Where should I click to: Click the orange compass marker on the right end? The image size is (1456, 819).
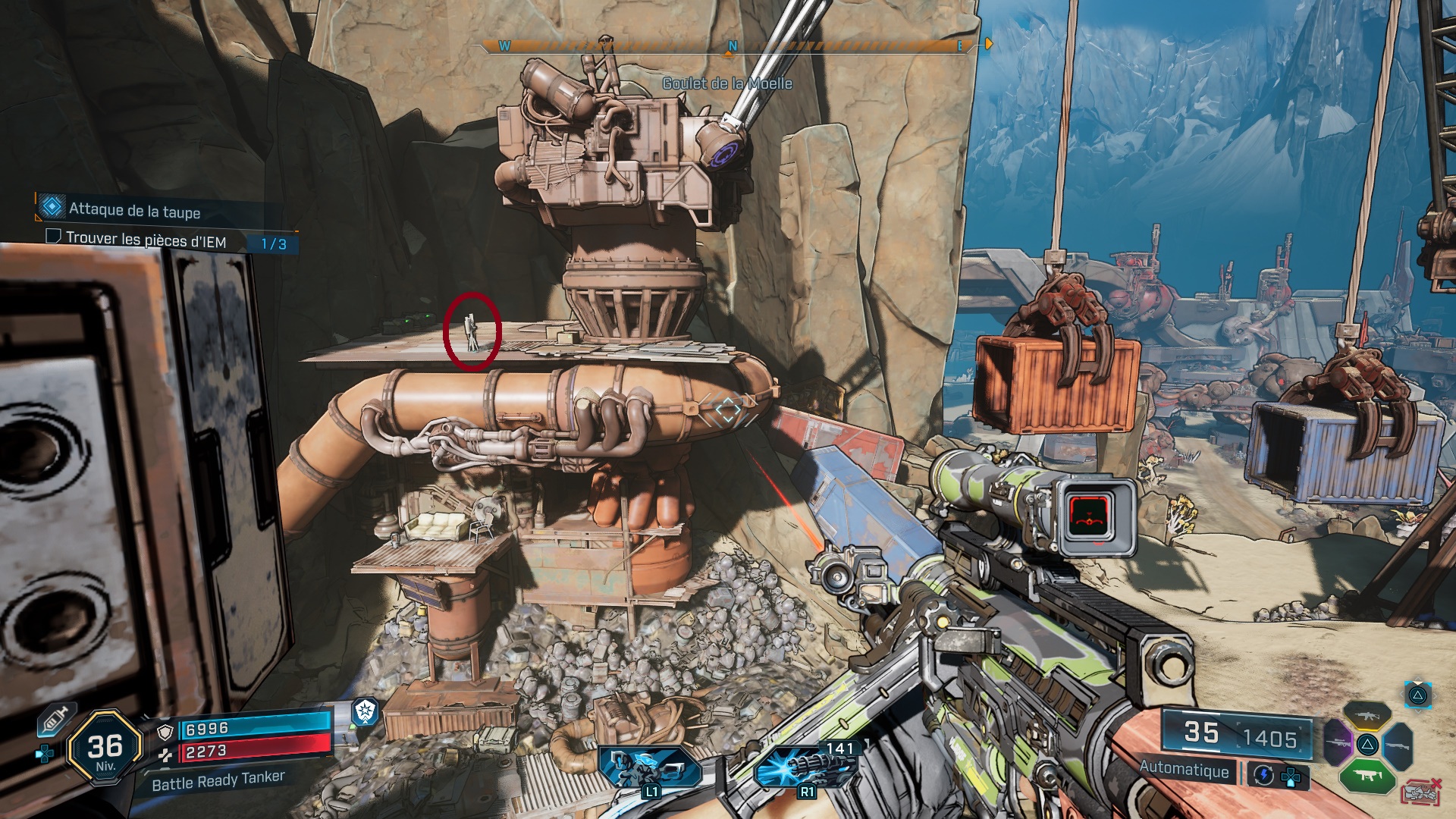coord(988,45)
